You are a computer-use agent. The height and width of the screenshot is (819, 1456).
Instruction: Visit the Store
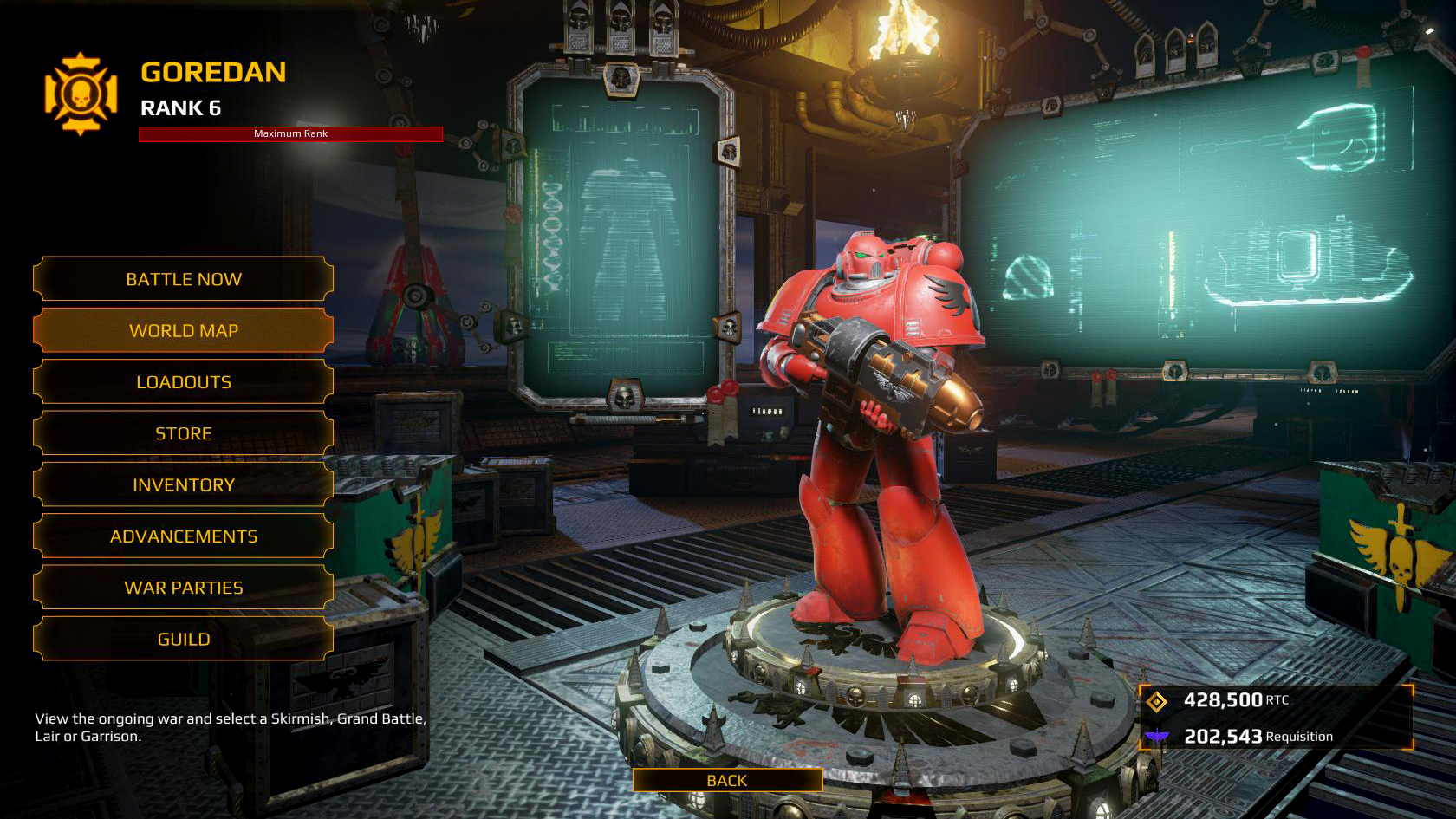pos(183,433)
